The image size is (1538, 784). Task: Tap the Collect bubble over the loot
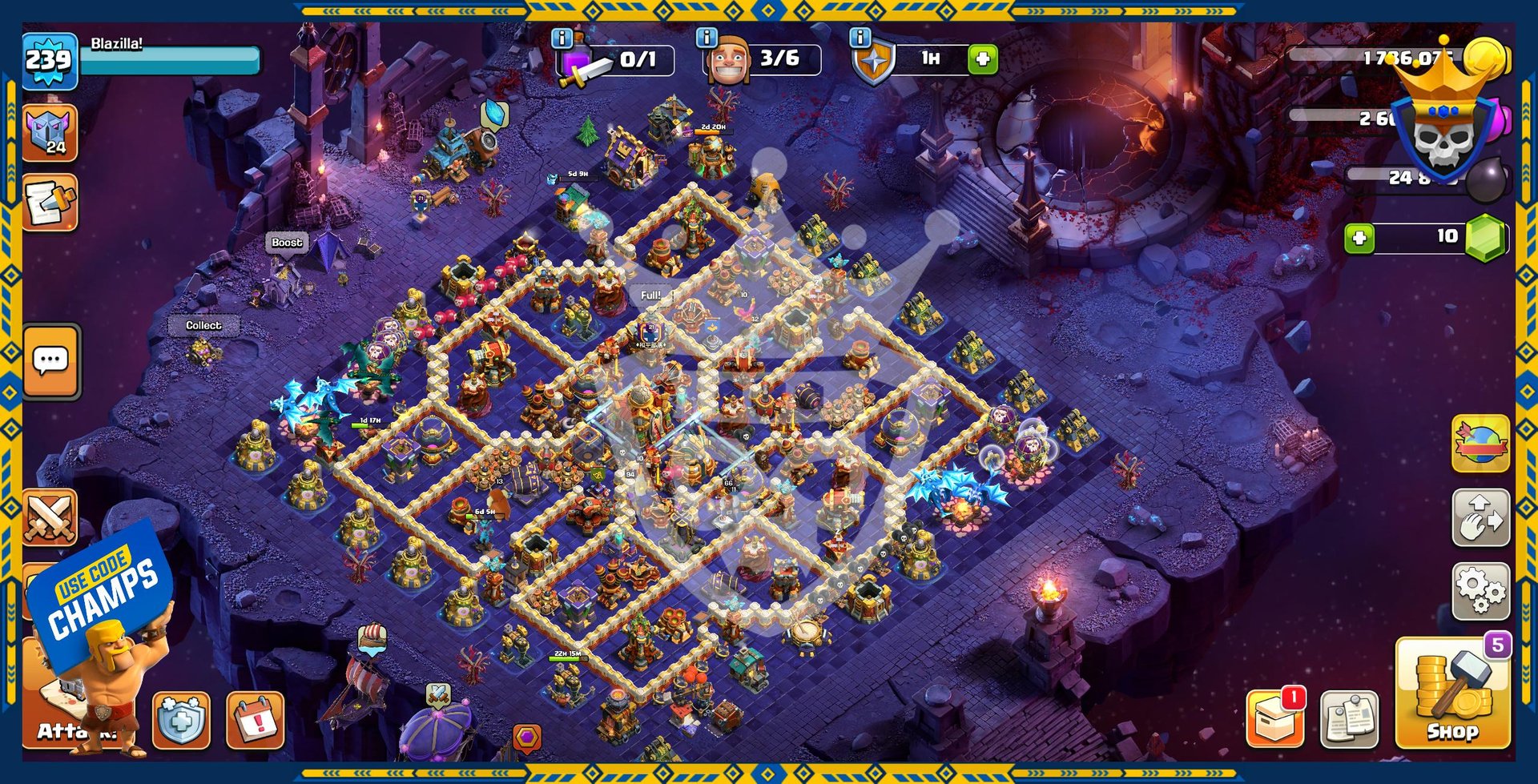(x=203, y=326)
